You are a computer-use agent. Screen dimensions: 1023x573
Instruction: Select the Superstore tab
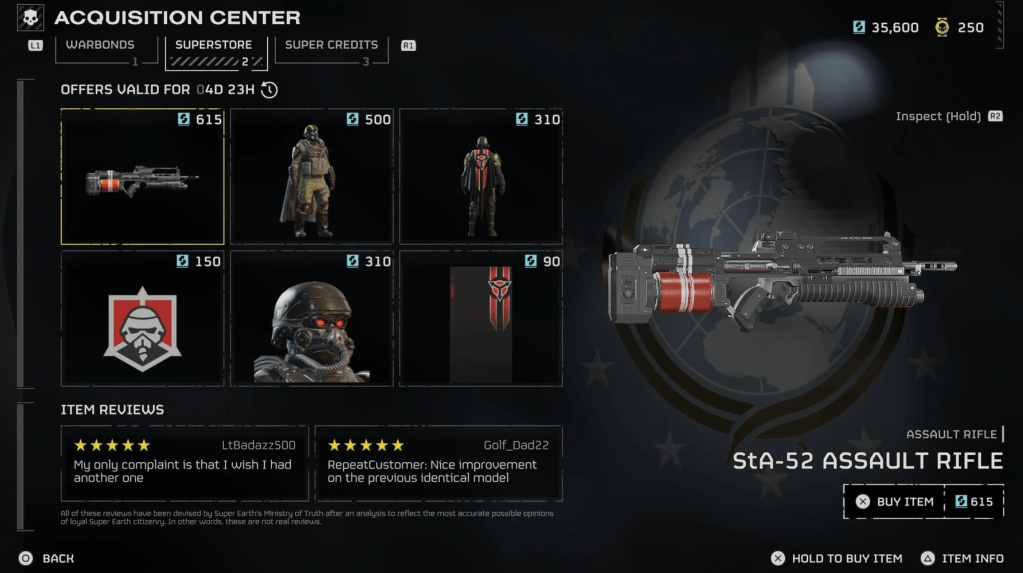click(213, 46)
